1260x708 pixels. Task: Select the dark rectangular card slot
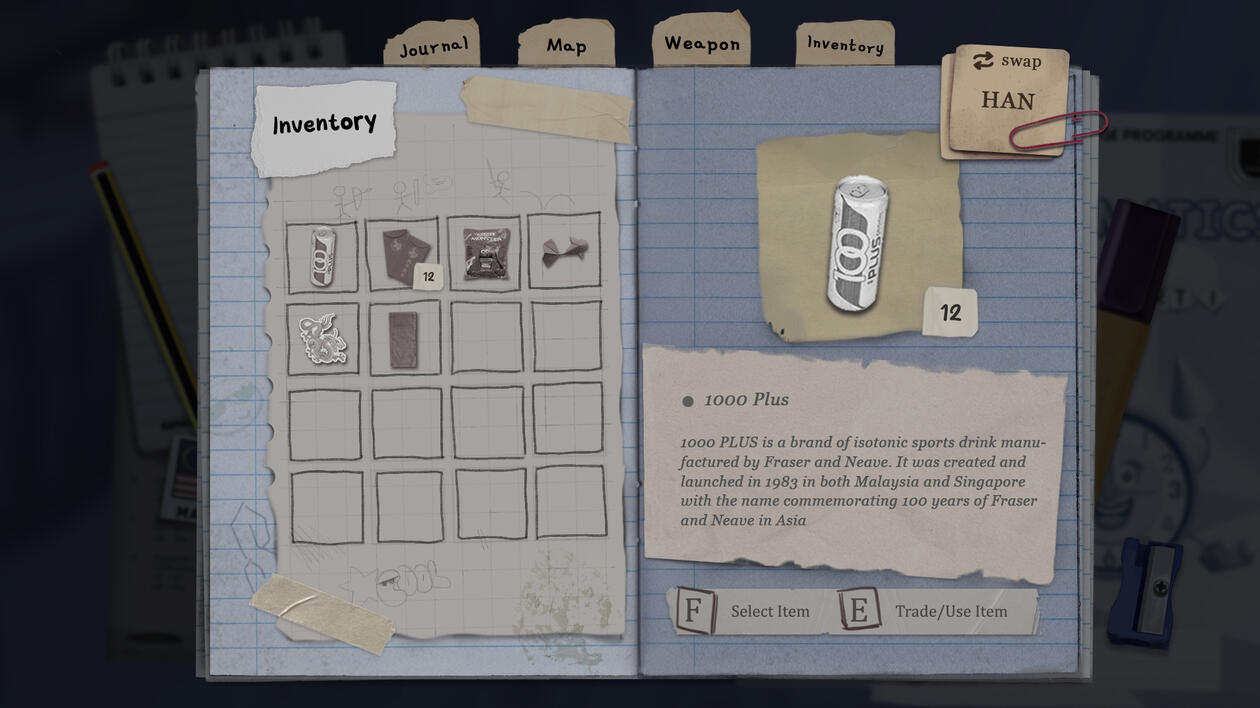[404, 339]
